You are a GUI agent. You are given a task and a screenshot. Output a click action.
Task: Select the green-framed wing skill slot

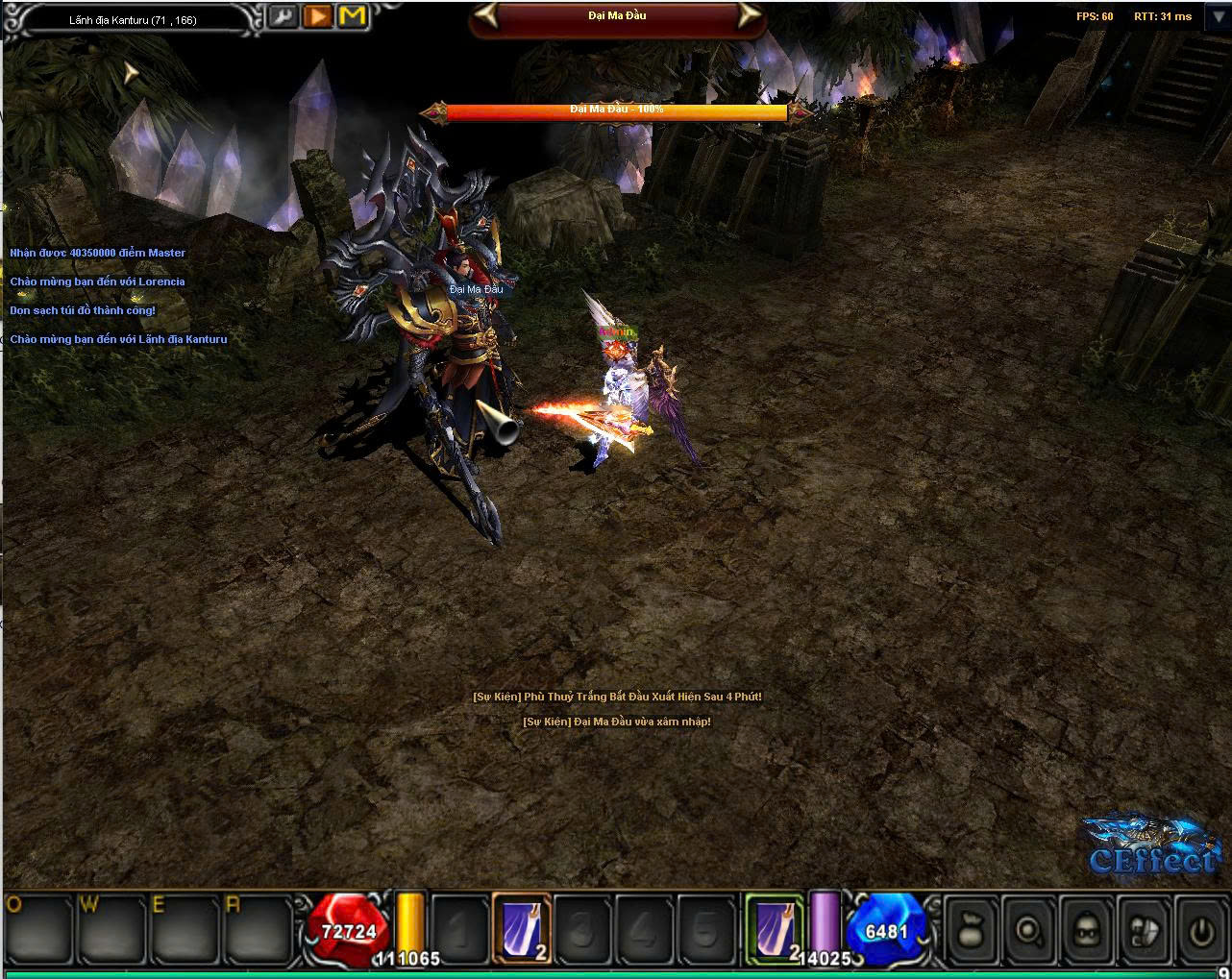[x=775, y=927]
